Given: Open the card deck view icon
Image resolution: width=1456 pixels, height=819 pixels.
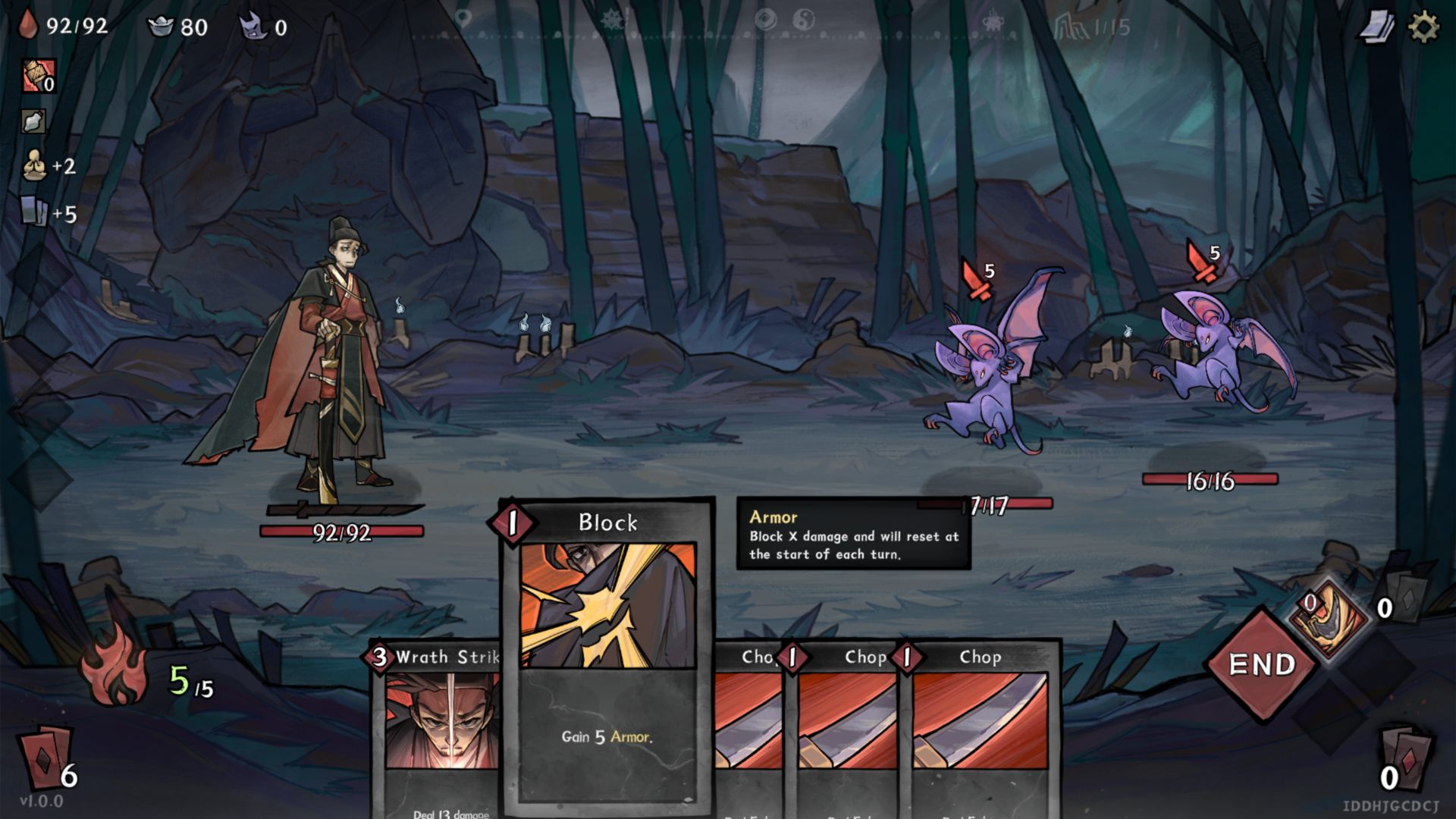Looking at the screenshot, I should [1376, 28].
